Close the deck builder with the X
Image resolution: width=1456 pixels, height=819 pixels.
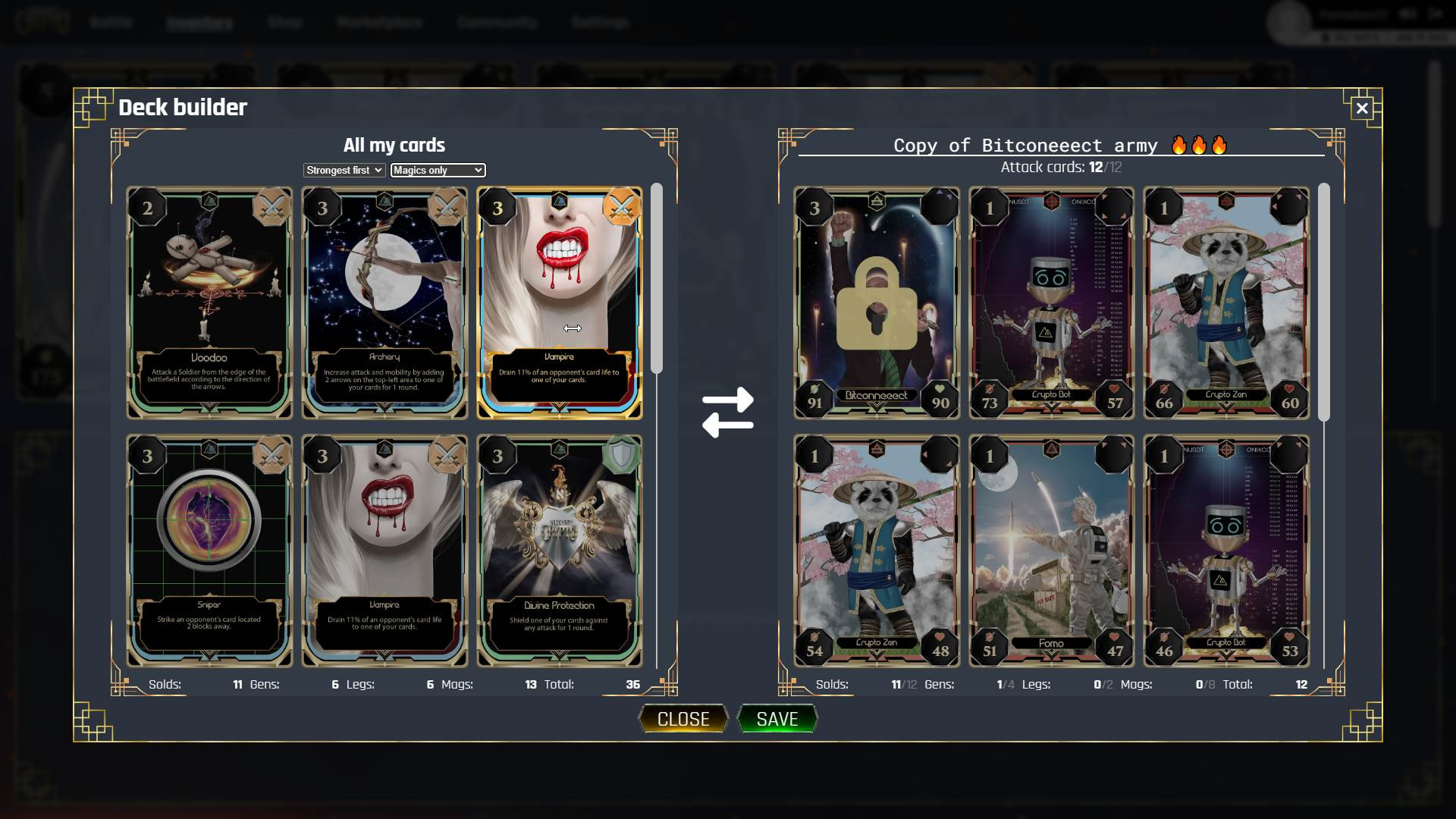[x=1362, y=108]
